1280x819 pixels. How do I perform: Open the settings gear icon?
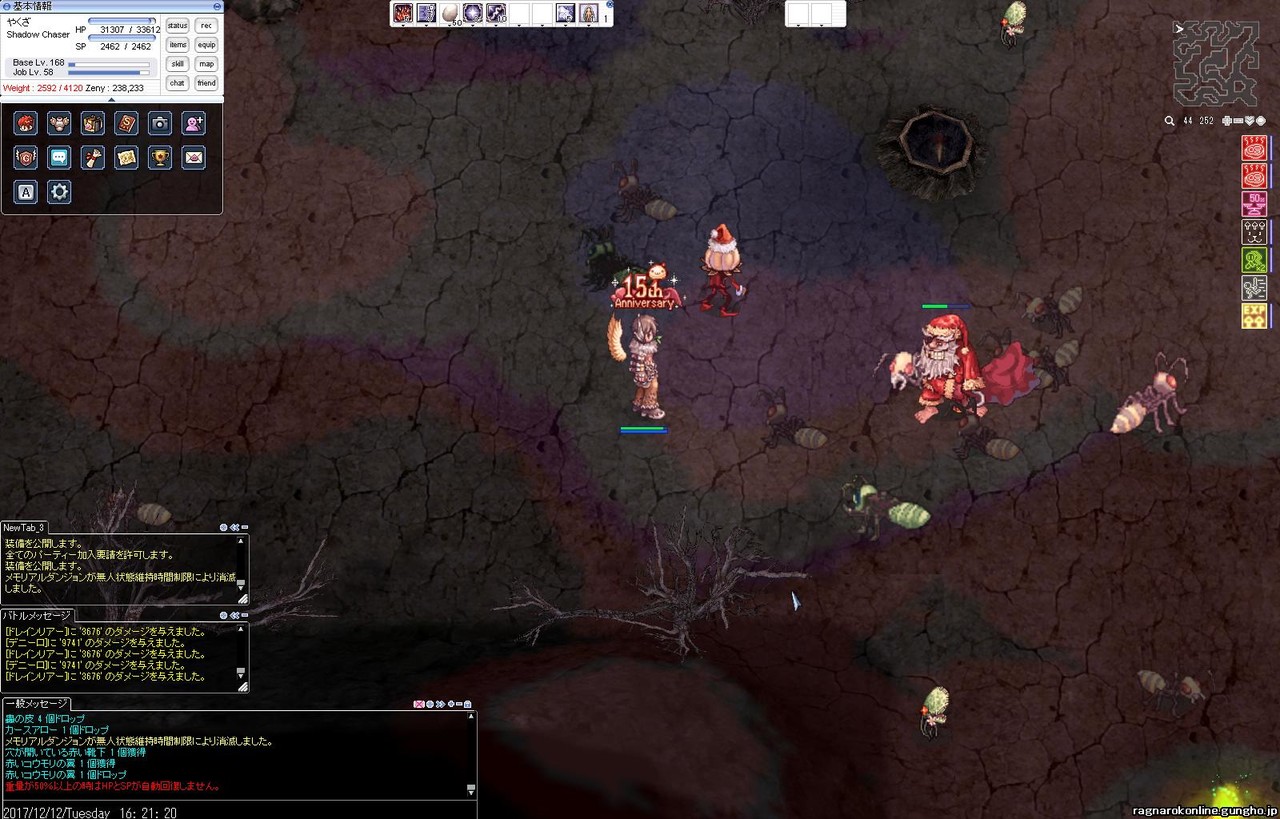59,191
